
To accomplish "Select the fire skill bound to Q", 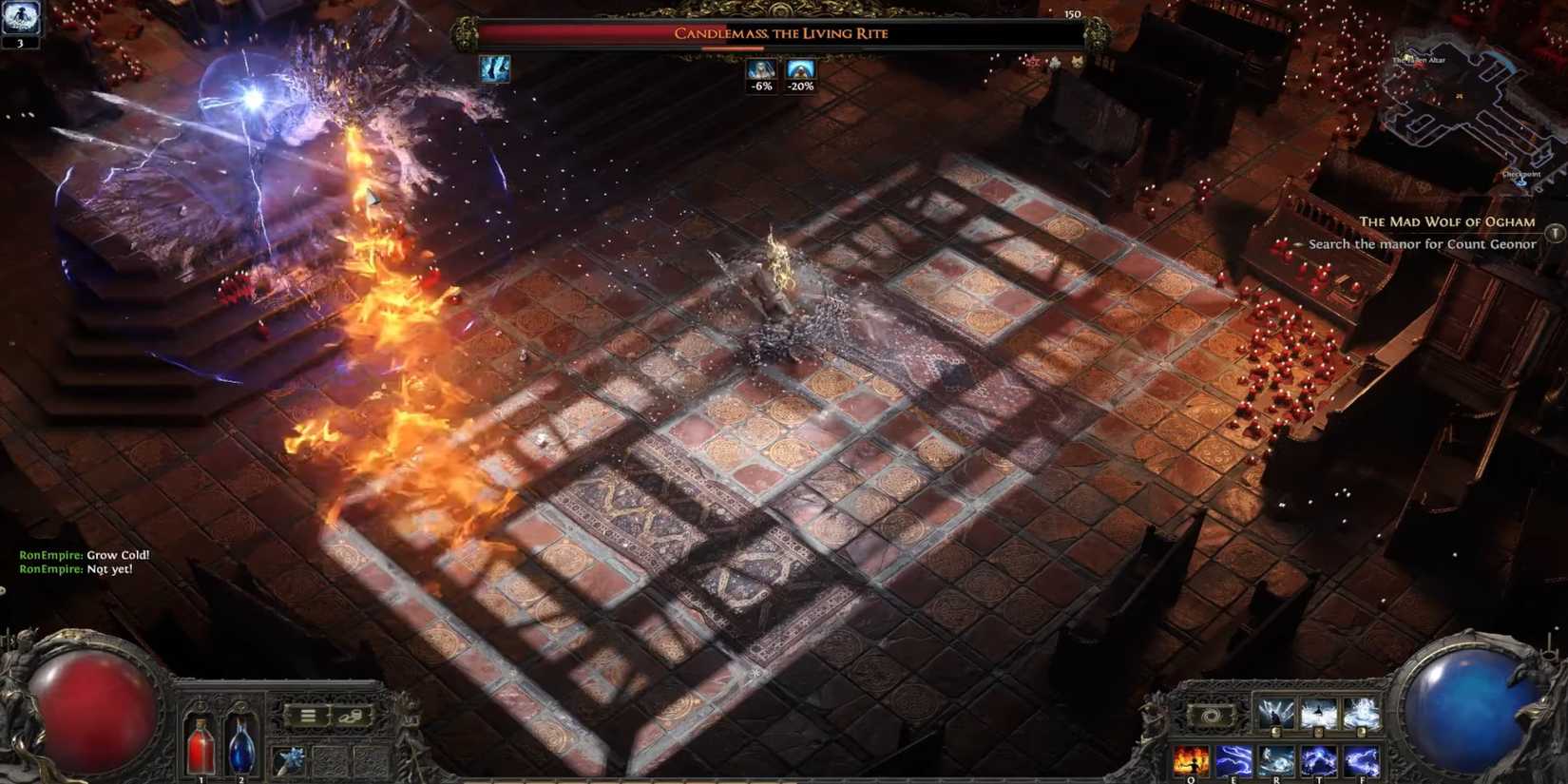I will 1193,760.
